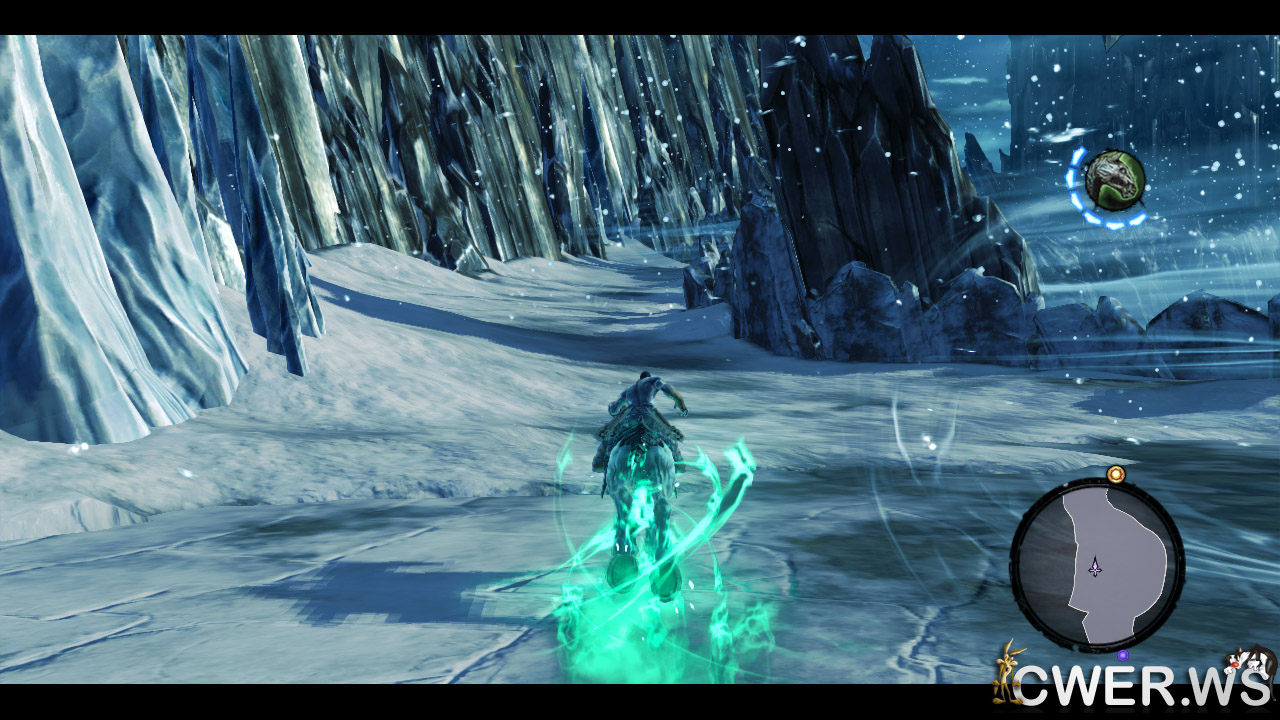Click the player arrow on the minimap
The image size is (1280, 720).
click(1096, 567)
